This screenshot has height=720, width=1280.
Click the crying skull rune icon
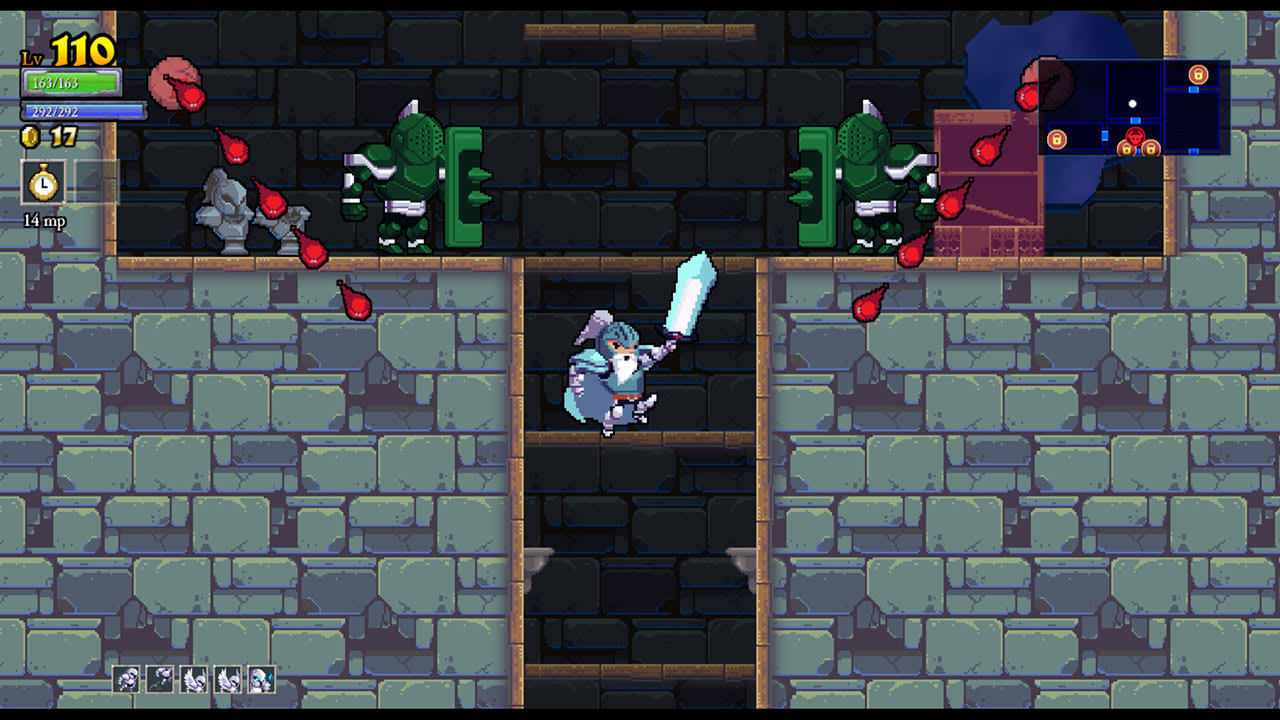[260, 680]
